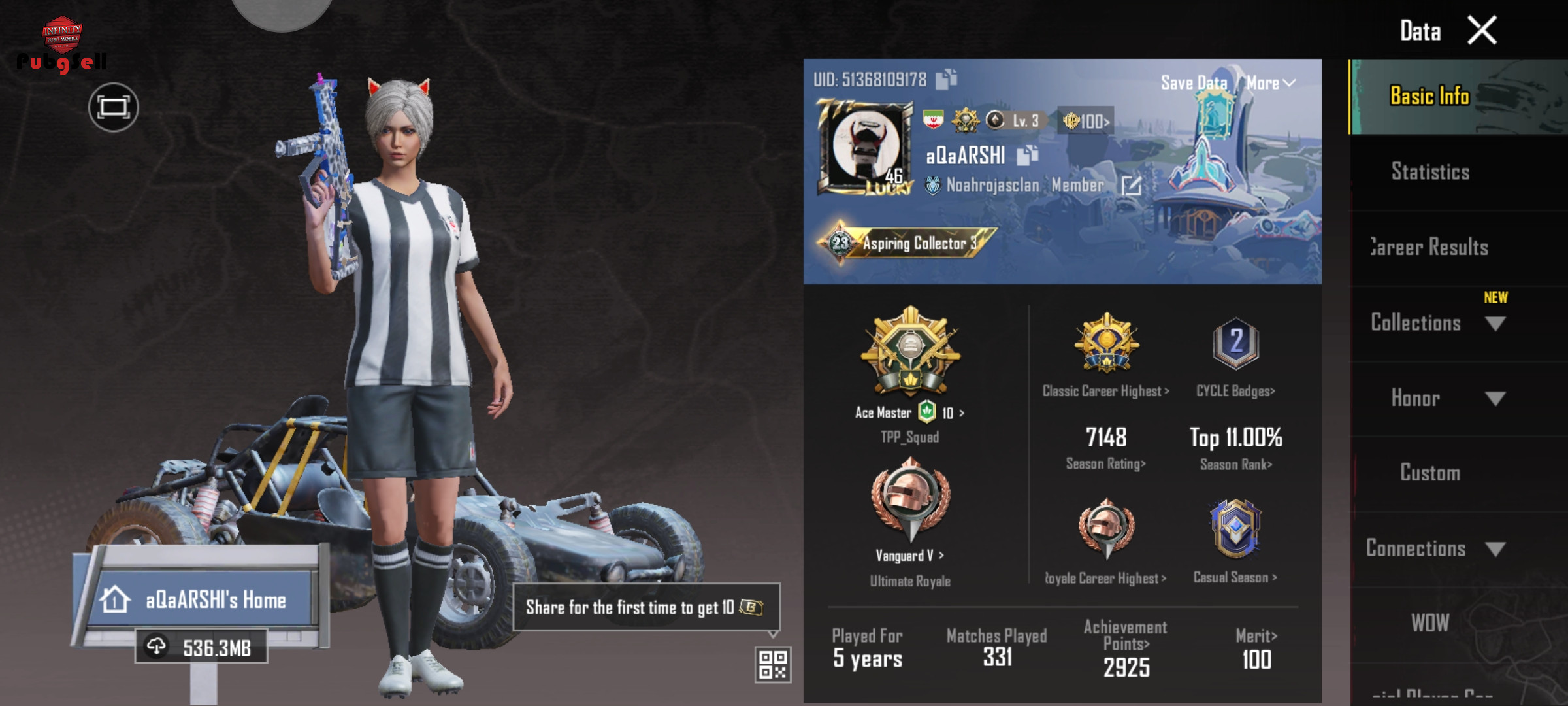The width and height of the screenshot is (1568, 706).
Task: Open the Custom tab
Action: pos(1430,473)
